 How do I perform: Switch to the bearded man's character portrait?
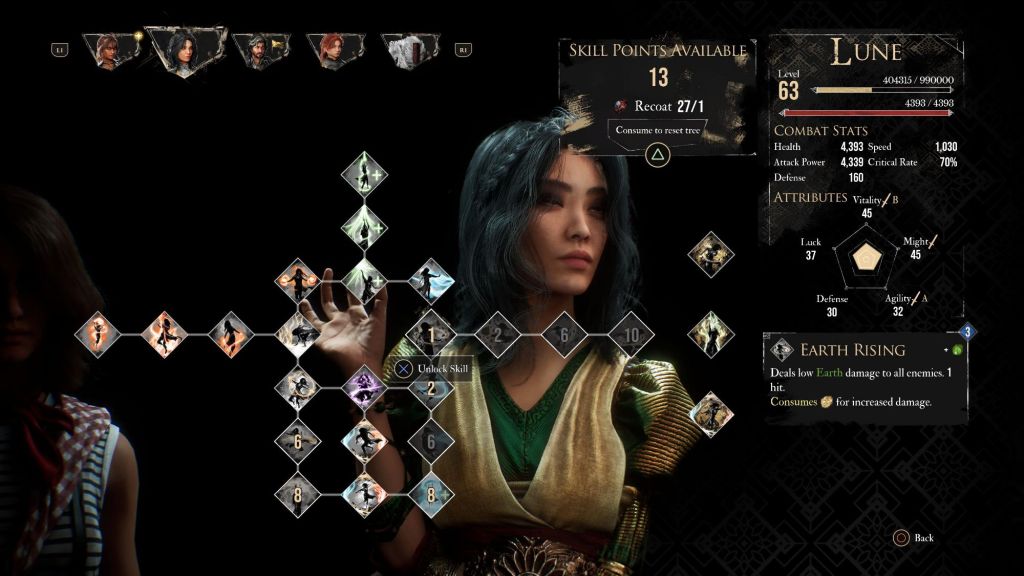pyautogui.click(x=260, y=50)
